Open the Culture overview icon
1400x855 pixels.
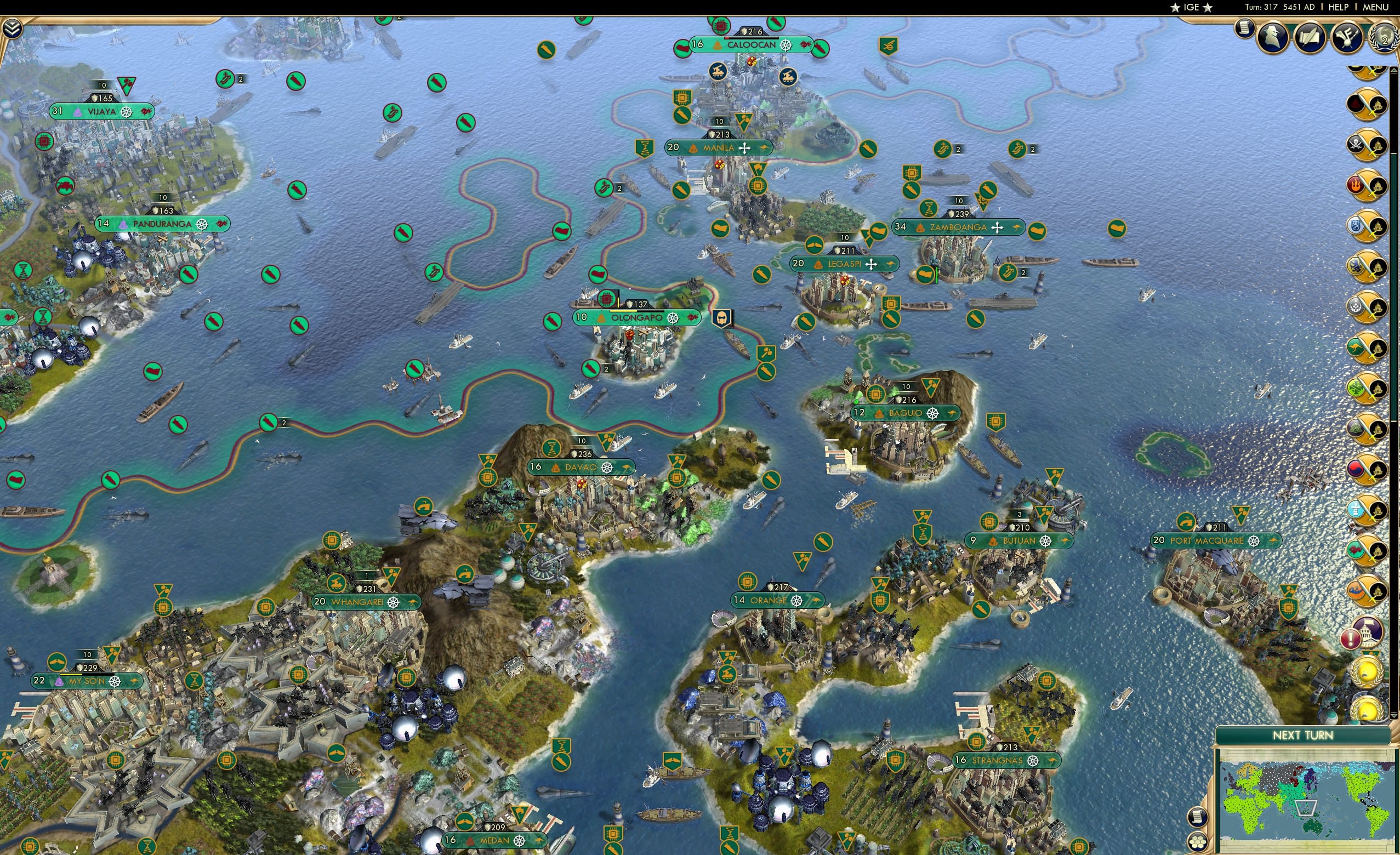1347,38
